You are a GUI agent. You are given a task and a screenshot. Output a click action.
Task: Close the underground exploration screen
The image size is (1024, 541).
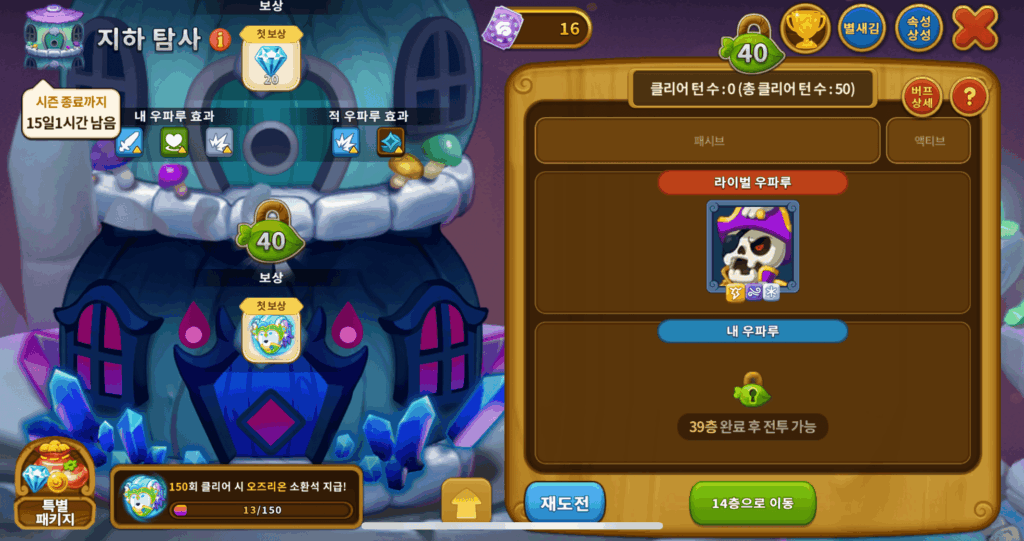click(974, 28)
